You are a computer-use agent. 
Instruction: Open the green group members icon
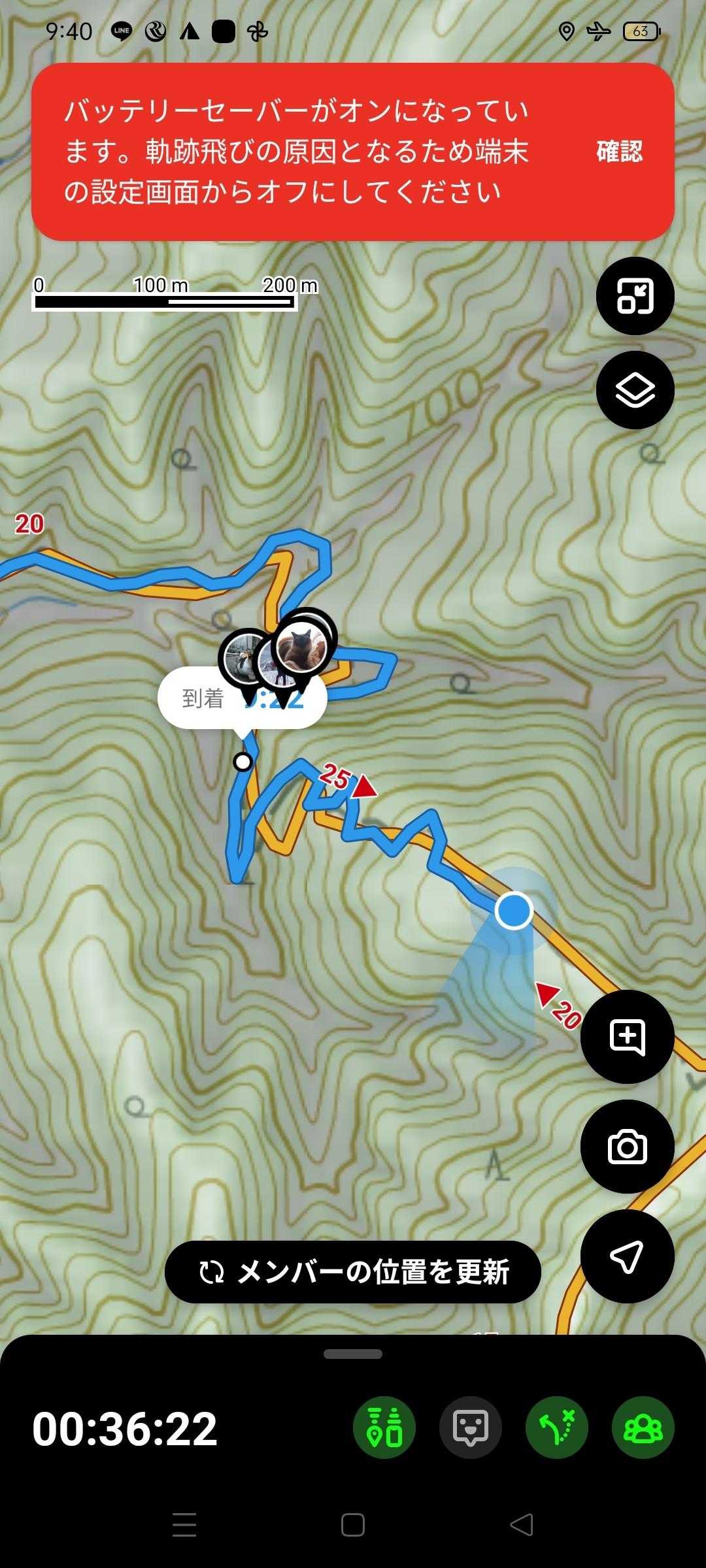(x=643, y=1428)
